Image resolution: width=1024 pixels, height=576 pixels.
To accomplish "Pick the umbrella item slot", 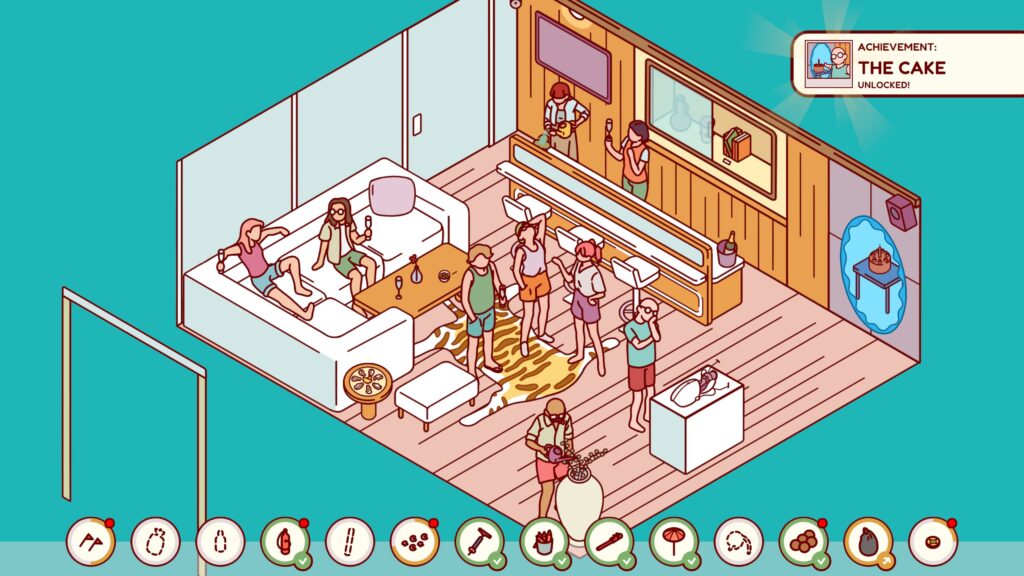I will point(673,541).
